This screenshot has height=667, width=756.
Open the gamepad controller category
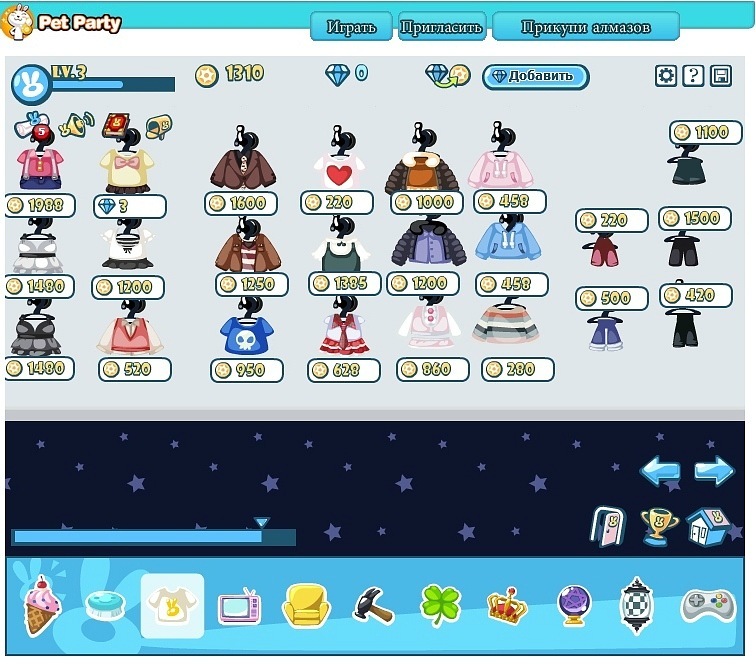[707, 605]
